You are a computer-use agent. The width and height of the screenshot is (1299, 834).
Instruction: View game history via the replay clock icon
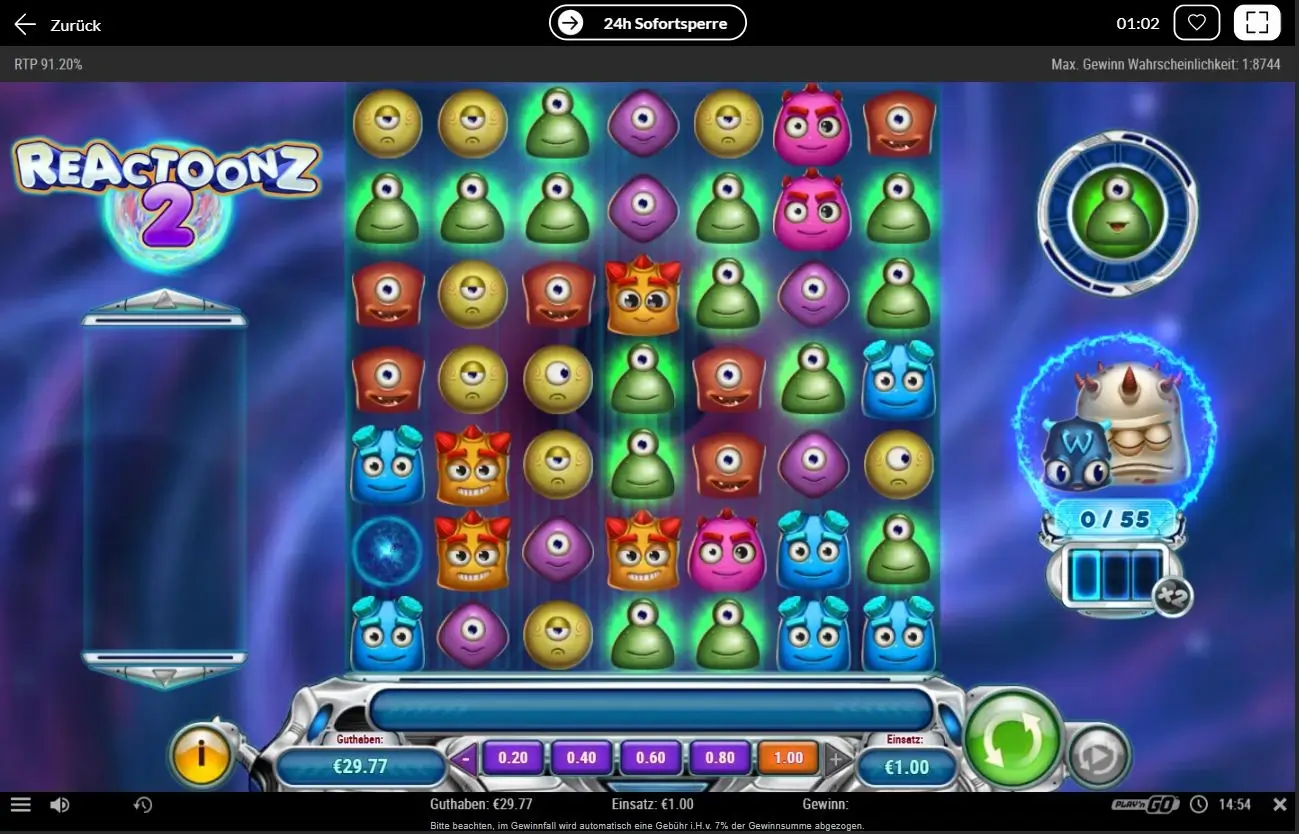point(142,804)
